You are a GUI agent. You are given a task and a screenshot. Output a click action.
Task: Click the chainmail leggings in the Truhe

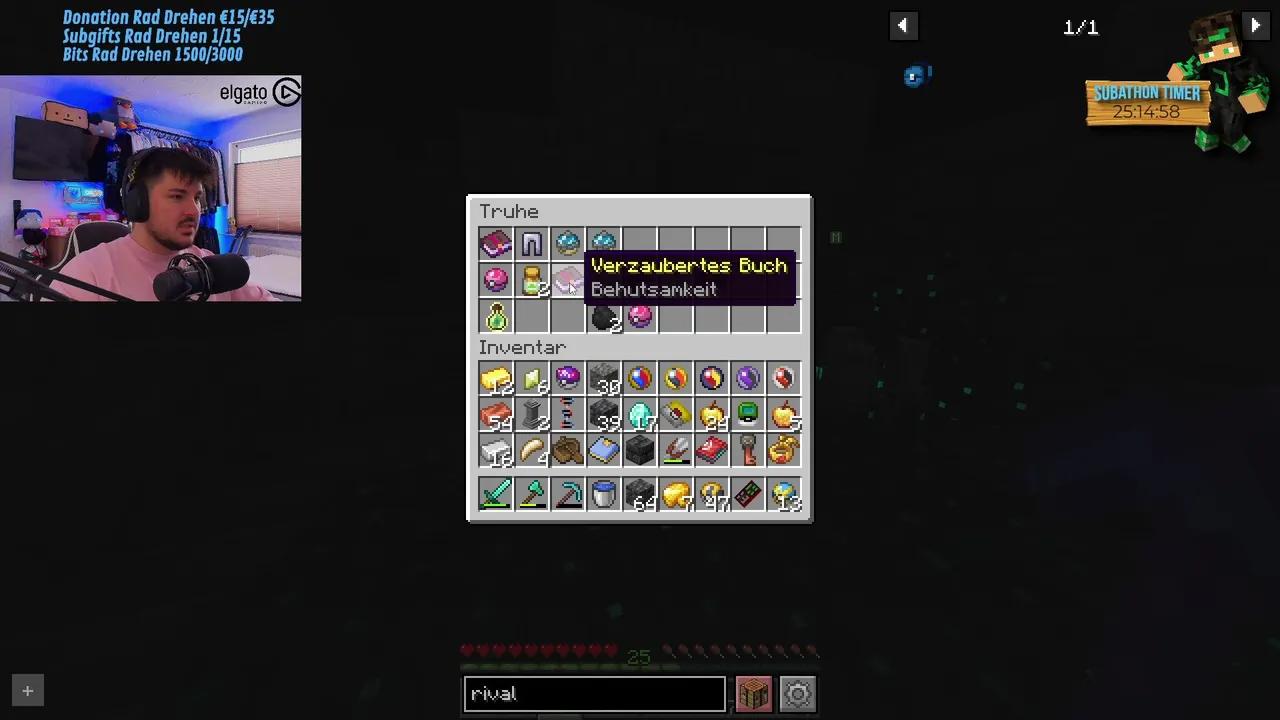pos(531,243)
